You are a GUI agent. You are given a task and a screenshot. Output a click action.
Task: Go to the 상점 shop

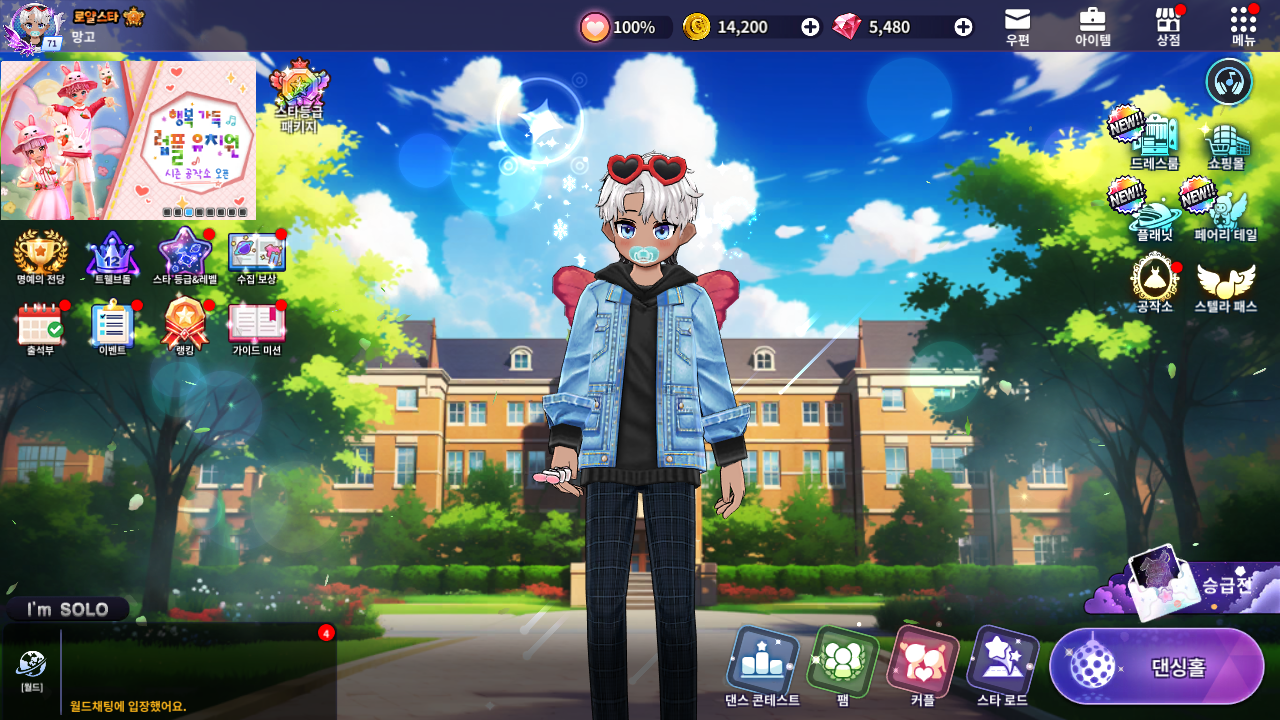point(1168,25)
